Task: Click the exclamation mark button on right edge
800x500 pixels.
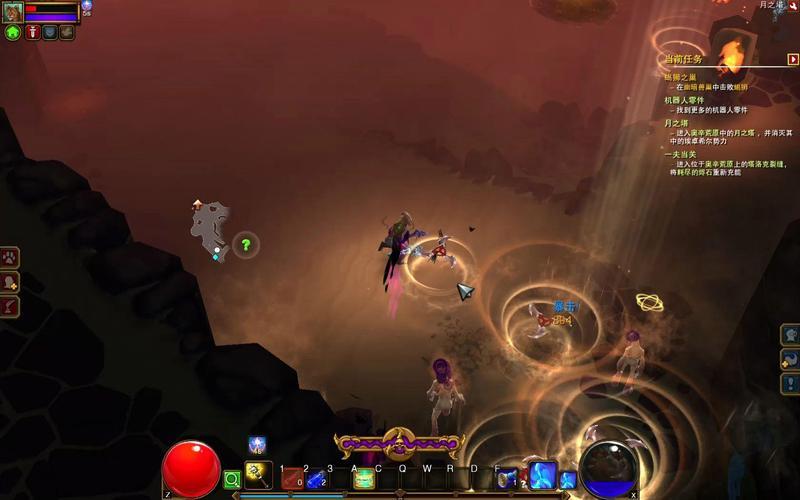Action: pos(791,383)
